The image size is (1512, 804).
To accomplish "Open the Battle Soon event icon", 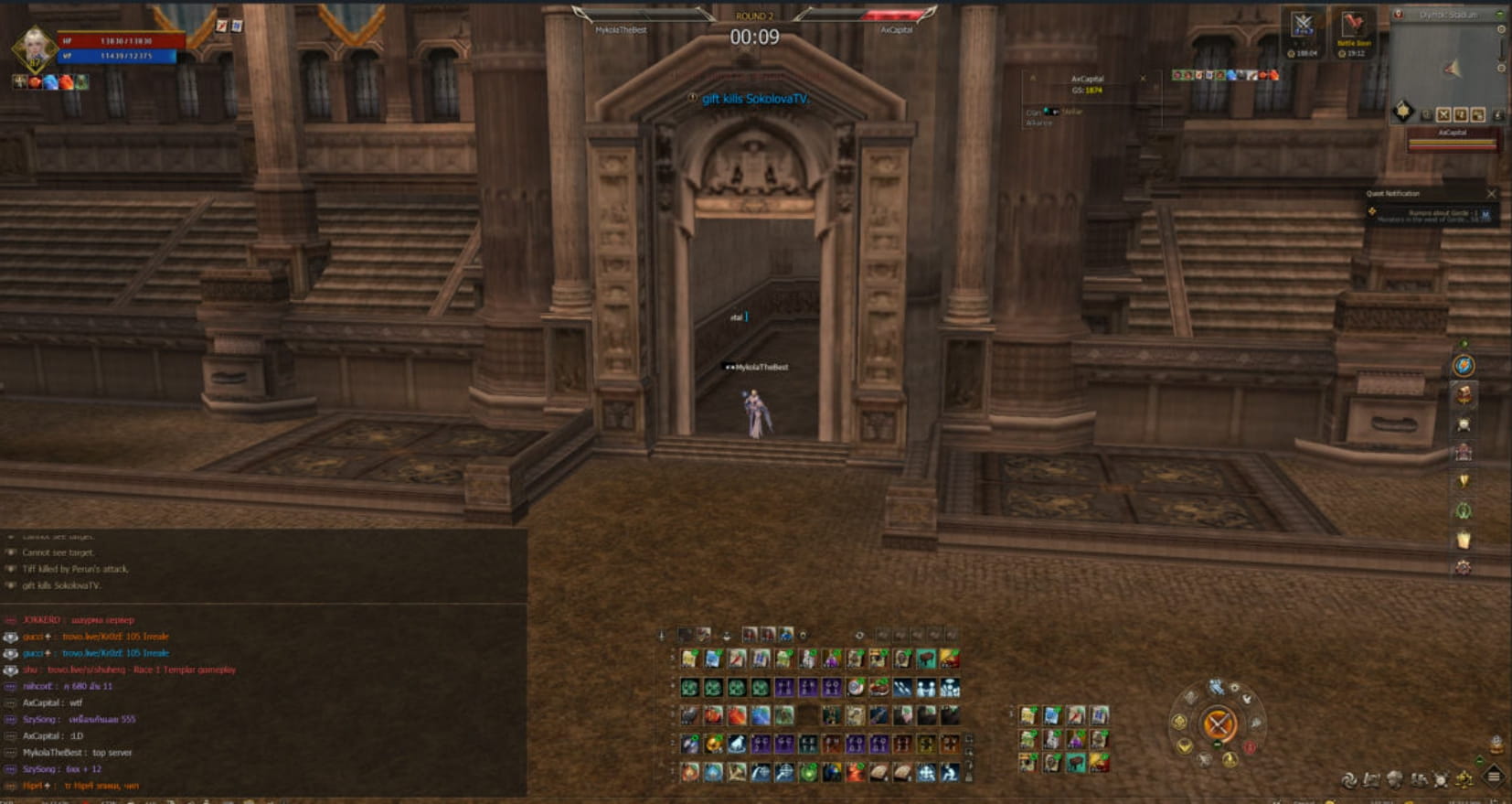I will point(1353,27).
